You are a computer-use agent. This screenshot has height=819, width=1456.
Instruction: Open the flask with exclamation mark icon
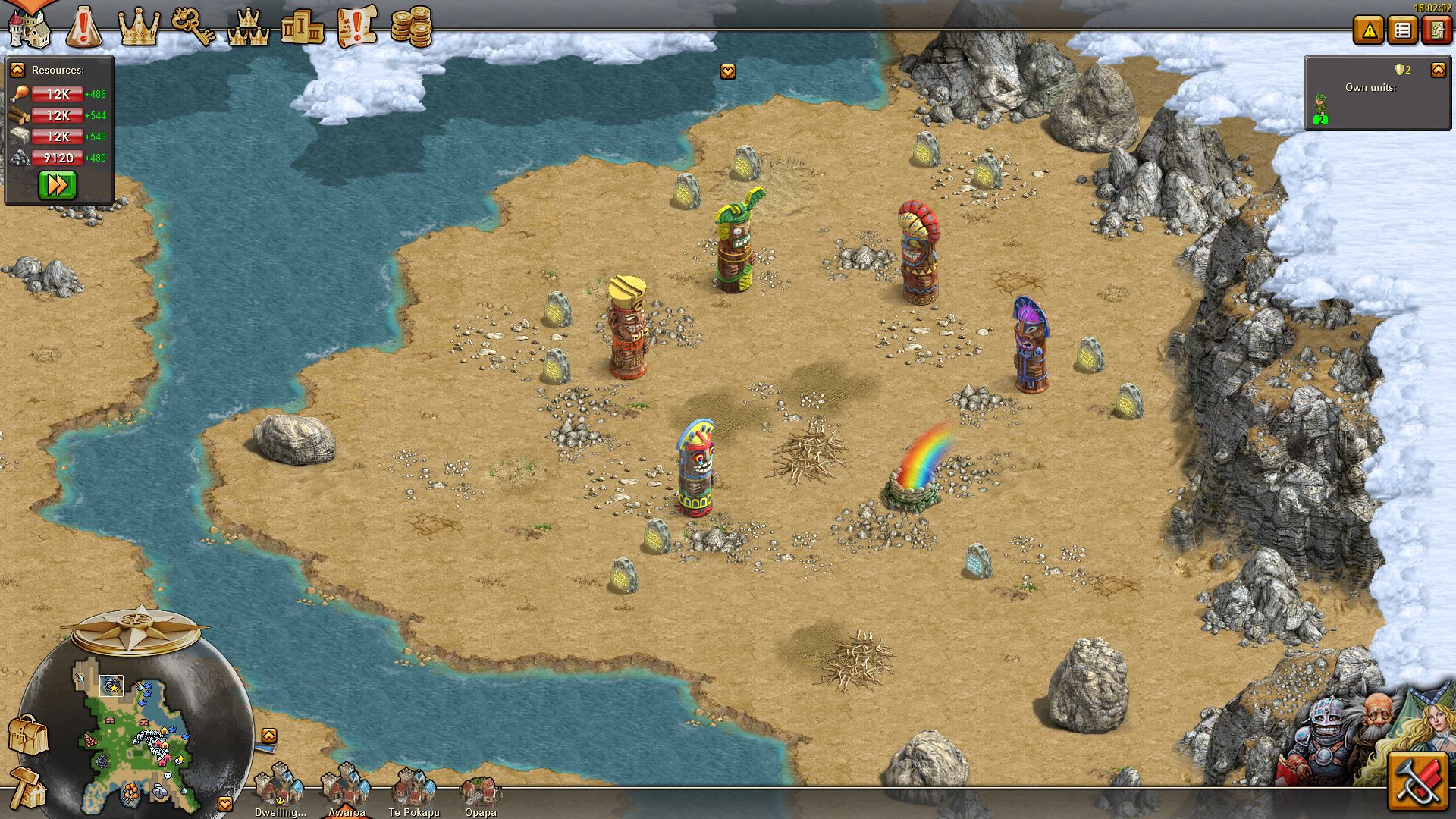[84, 27]
